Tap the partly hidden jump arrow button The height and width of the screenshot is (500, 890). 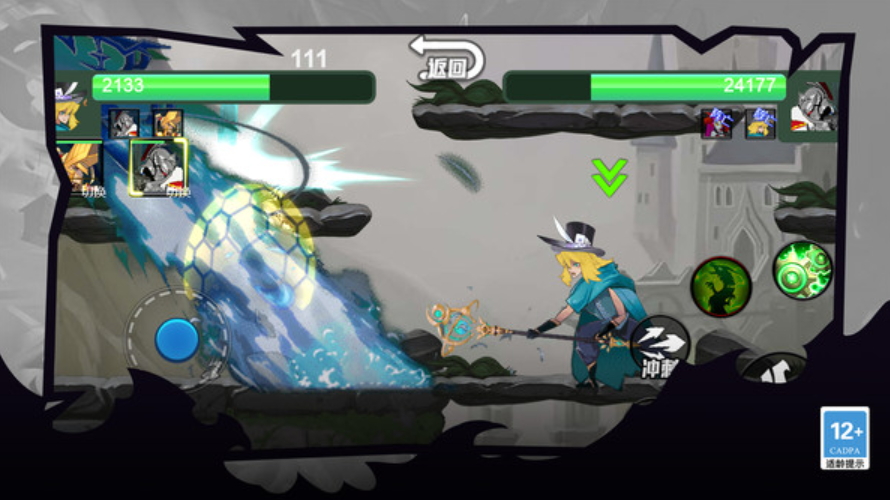click(771, 370)
